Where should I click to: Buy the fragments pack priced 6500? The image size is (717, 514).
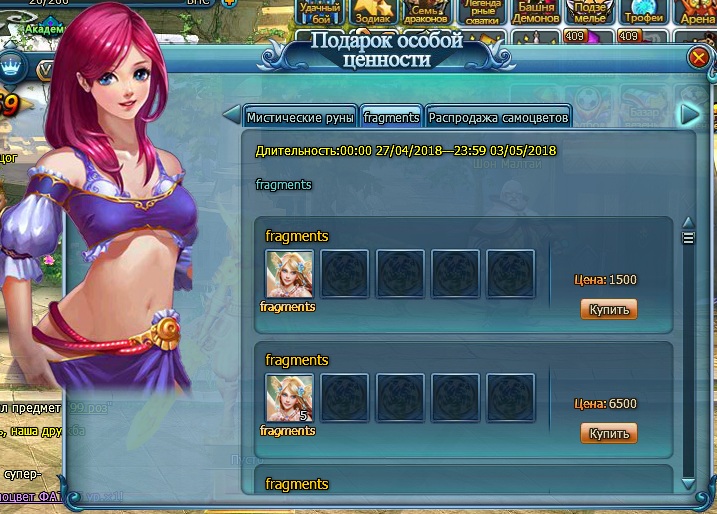coord(608,433)
